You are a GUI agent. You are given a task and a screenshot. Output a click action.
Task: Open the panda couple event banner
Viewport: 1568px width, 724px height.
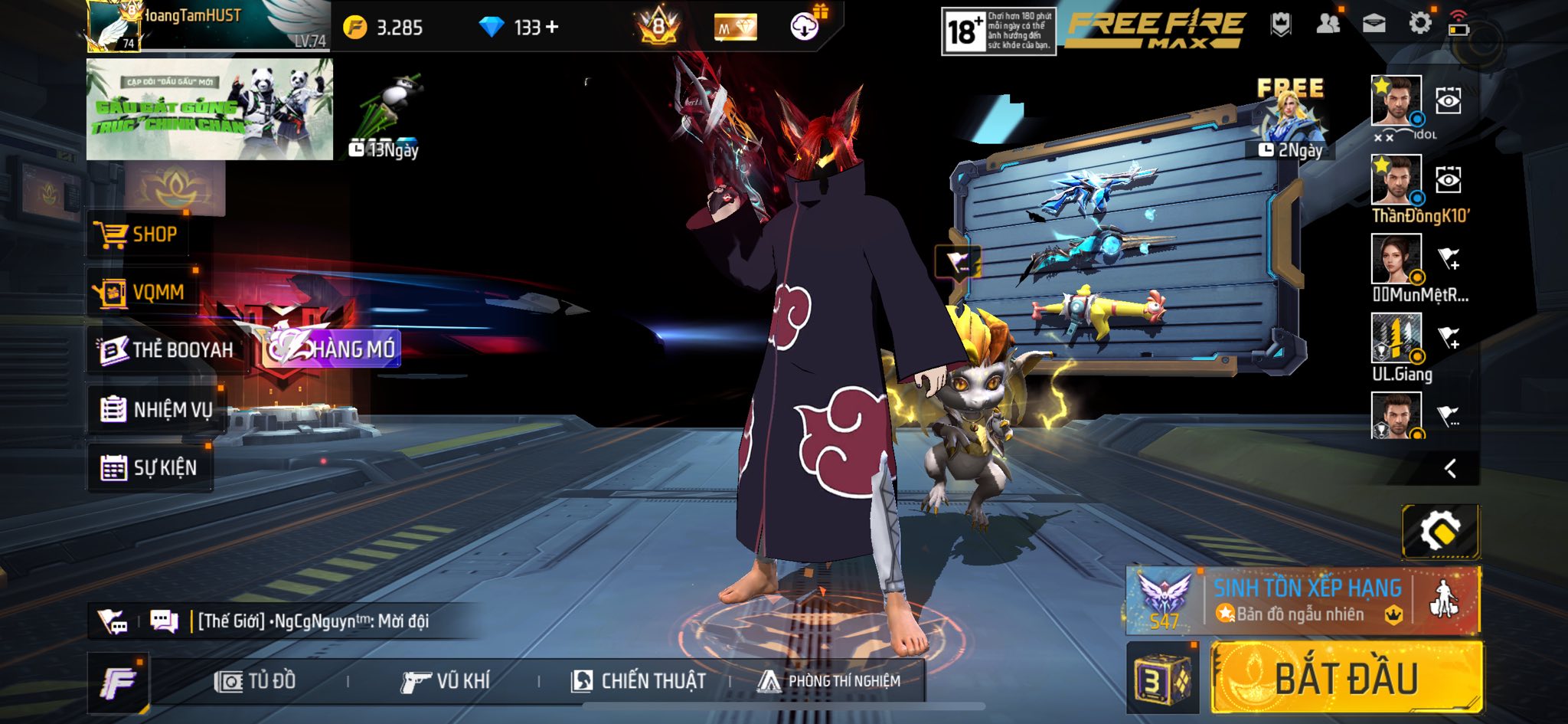[x=209, y=110]
